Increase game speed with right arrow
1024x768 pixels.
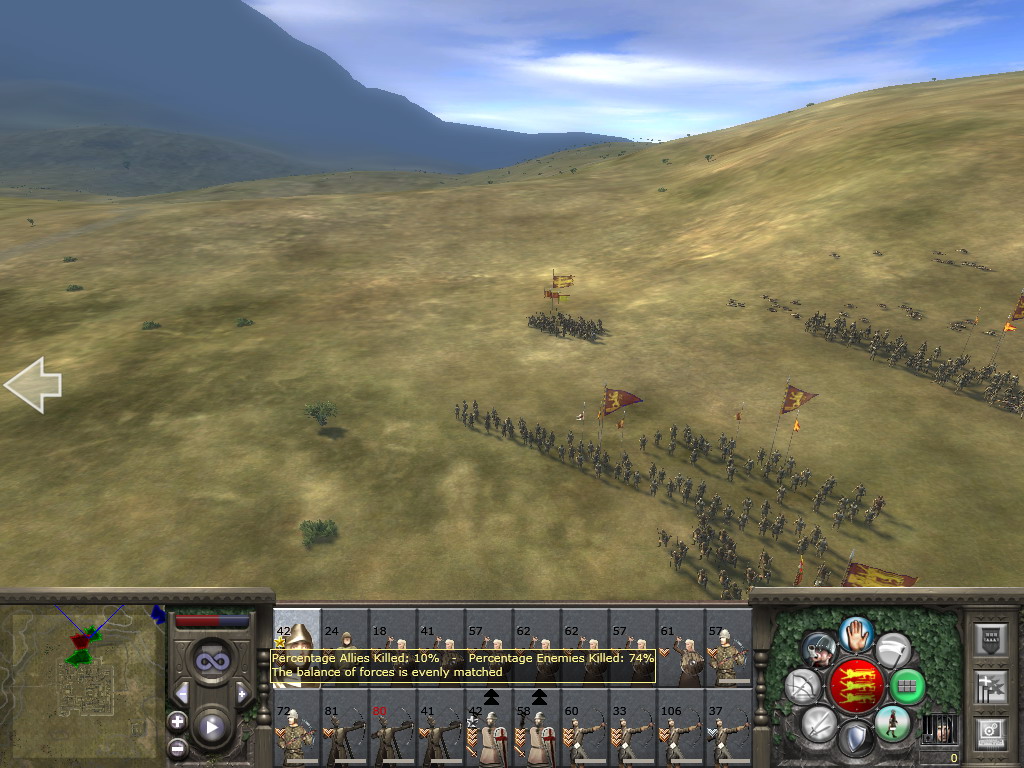coord(241,692)
